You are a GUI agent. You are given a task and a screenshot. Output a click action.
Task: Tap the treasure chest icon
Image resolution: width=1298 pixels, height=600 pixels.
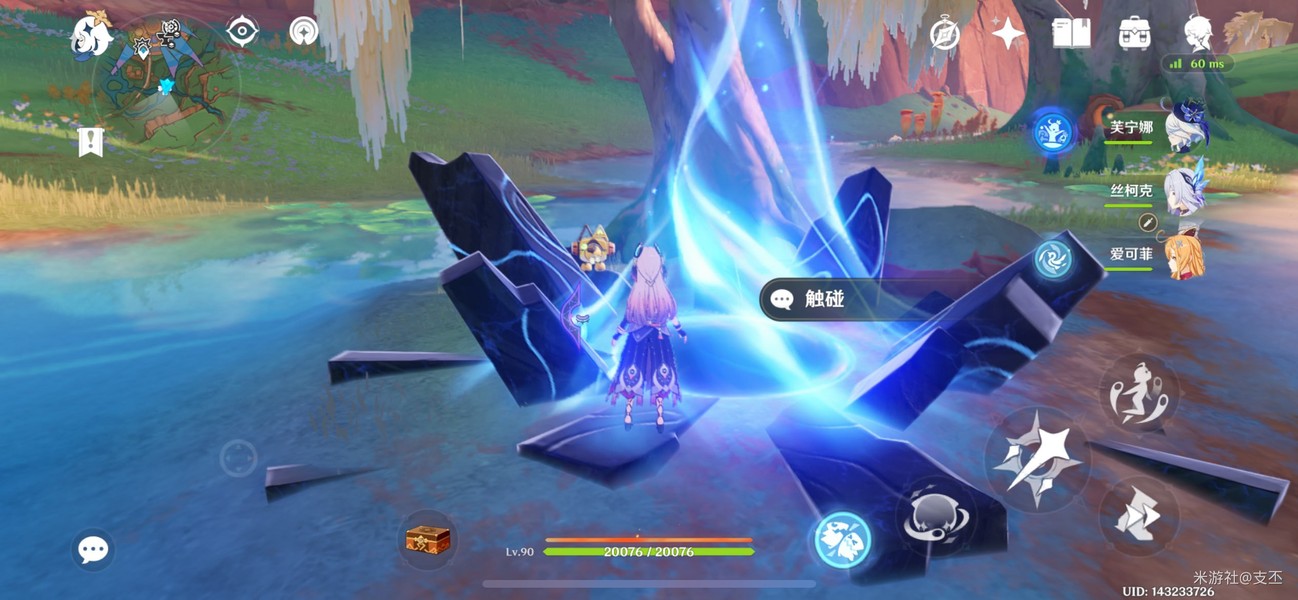pyautogui.click(x=428, y=540)
